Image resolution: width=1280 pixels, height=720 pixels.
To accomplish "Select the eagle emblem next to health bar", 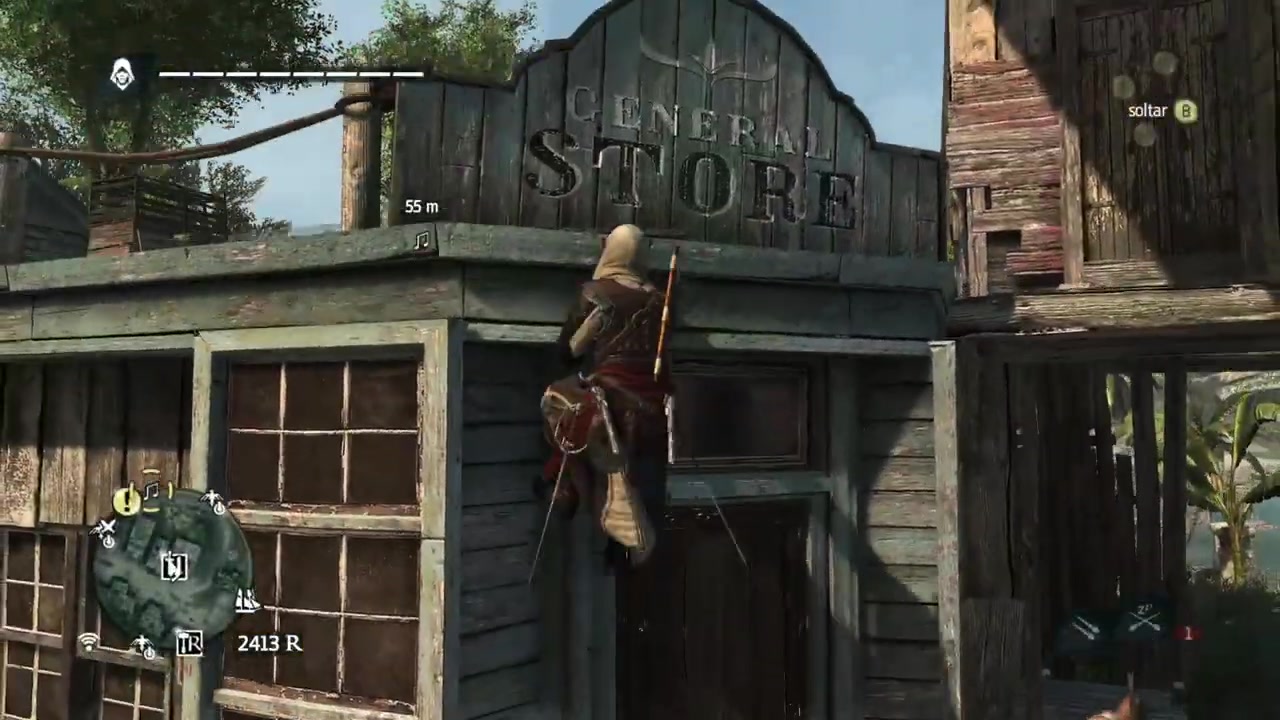I will coord(122,73).
